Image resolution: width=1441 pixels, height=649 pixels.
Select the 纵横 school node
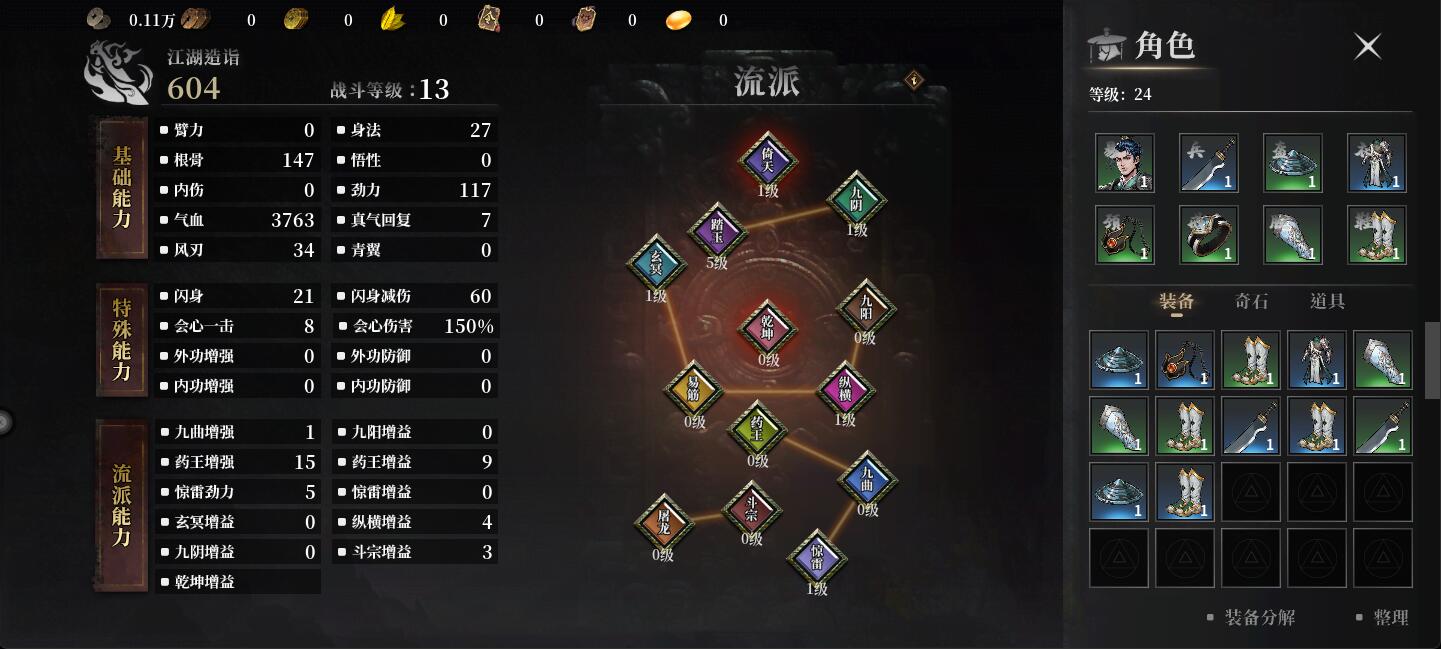(845, 389)
